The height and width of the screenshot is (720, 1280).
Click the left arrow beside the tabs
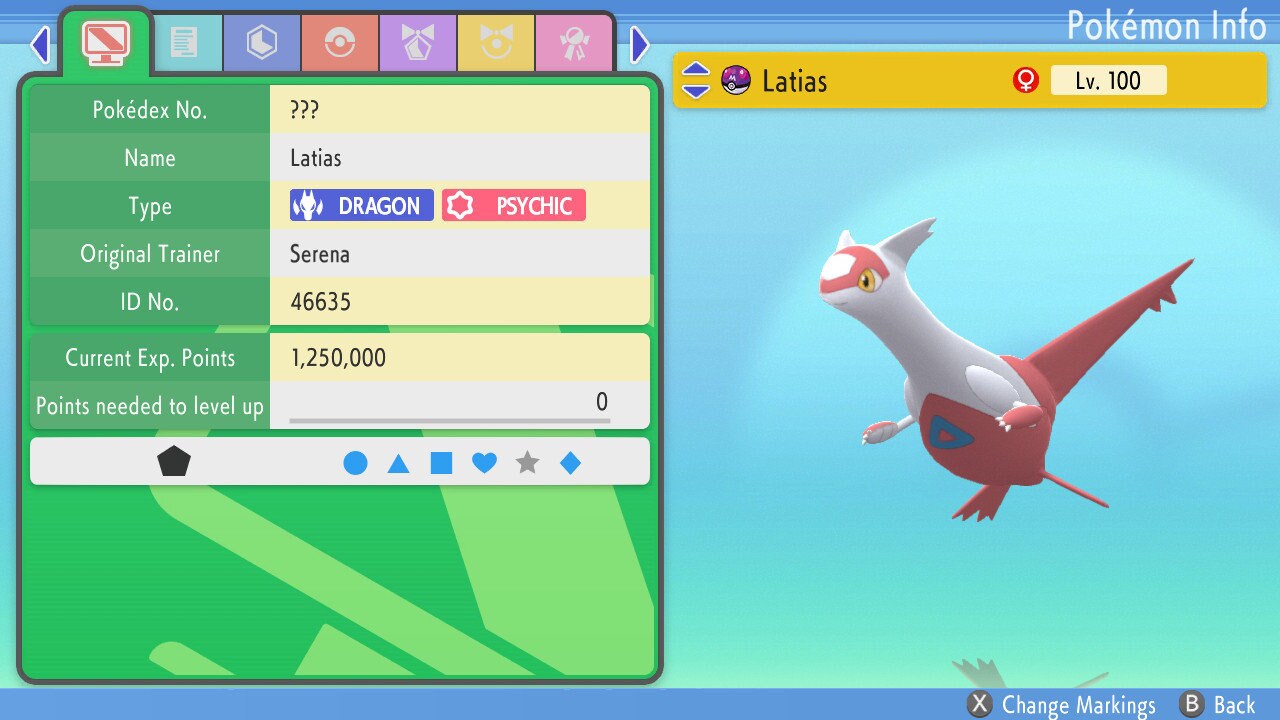point(40,44)
